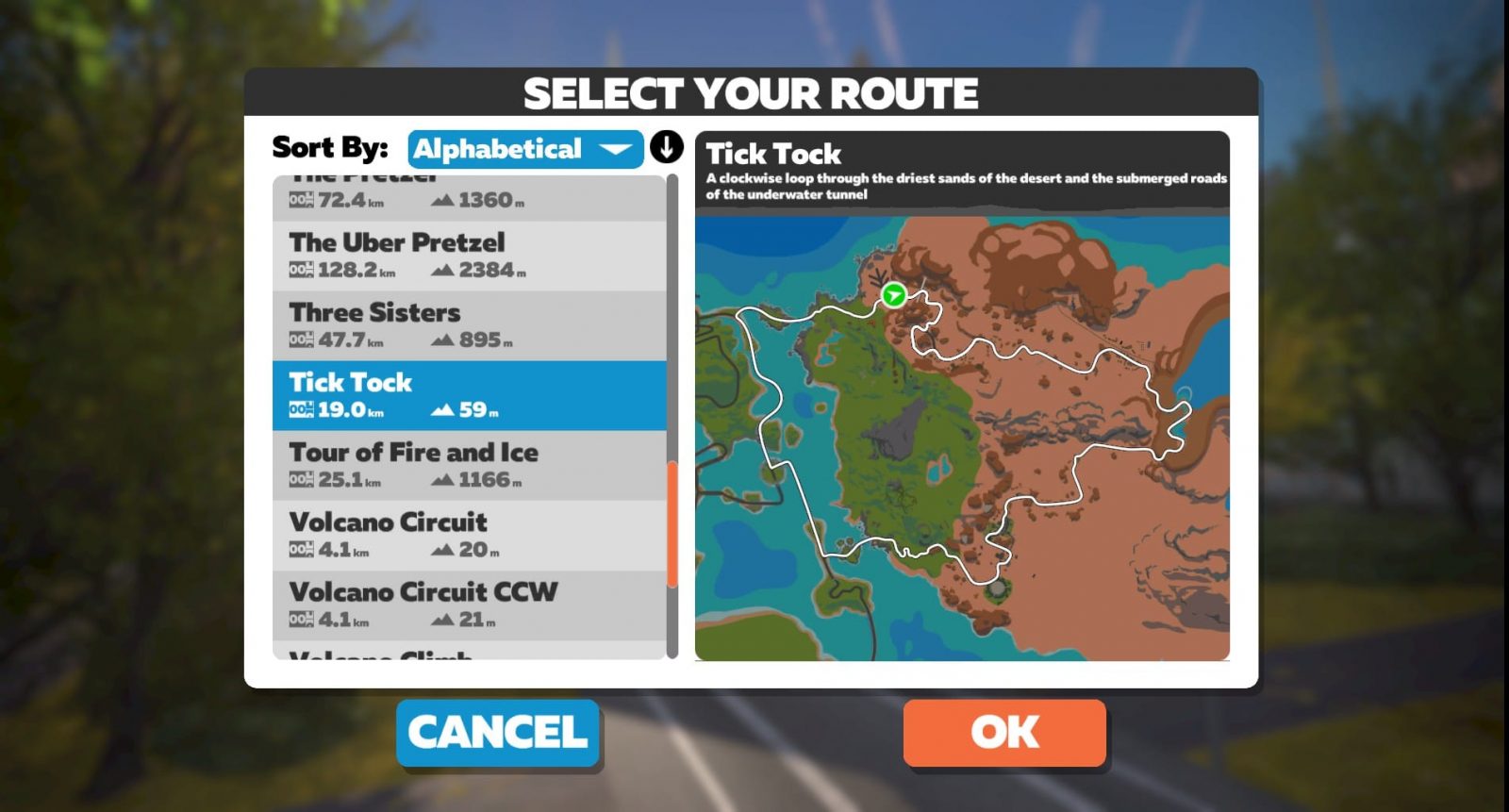Image resolution: width=1509 pixels, height=812 pixels.
Task: Select the Tick Tock route
Action: [x=469, y=395]
